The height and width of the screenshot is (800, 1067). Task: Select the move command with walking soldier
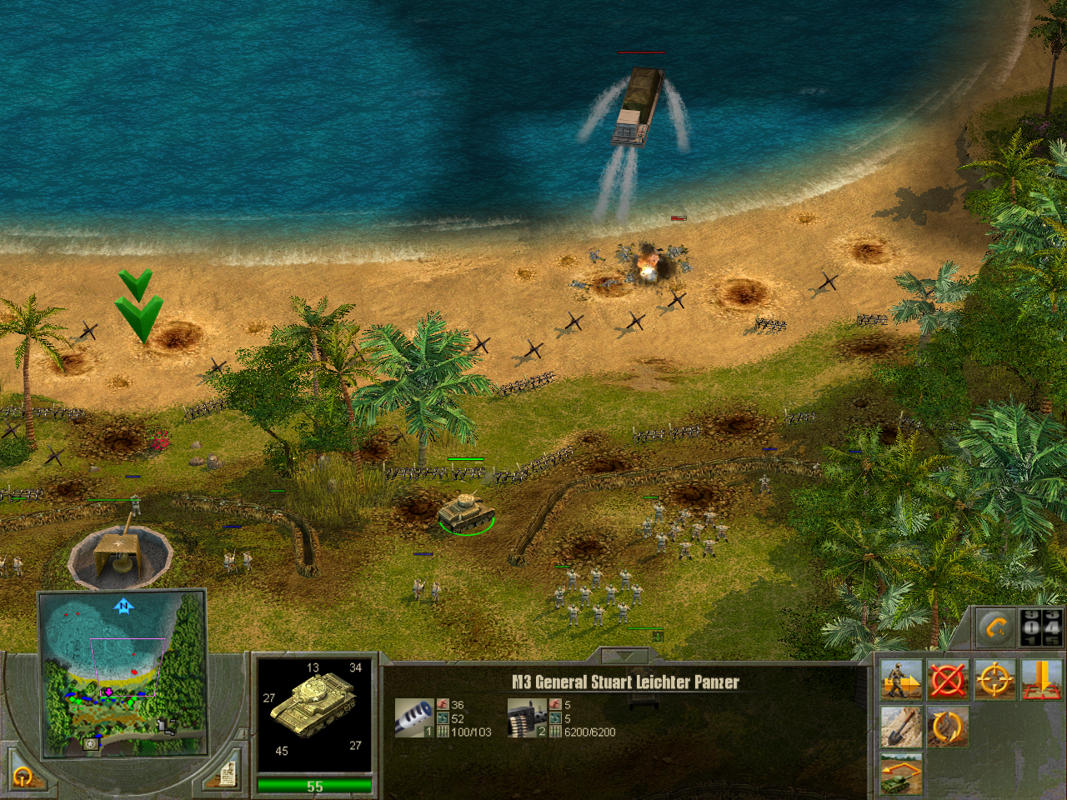pyautogui.click(x=901, y=679)
